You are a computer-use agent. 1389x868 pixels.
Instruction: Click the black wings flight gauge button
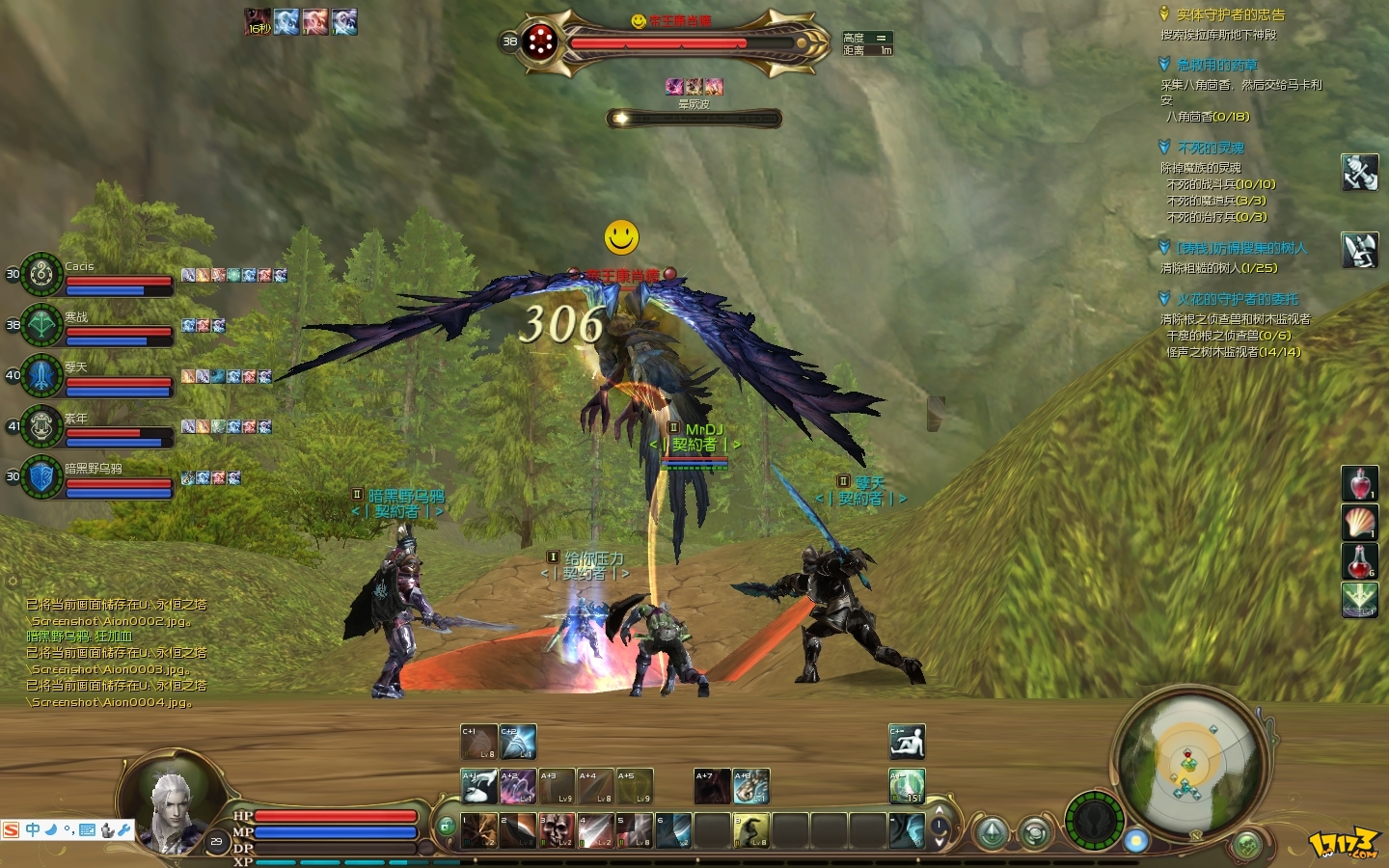point(1095,822)
